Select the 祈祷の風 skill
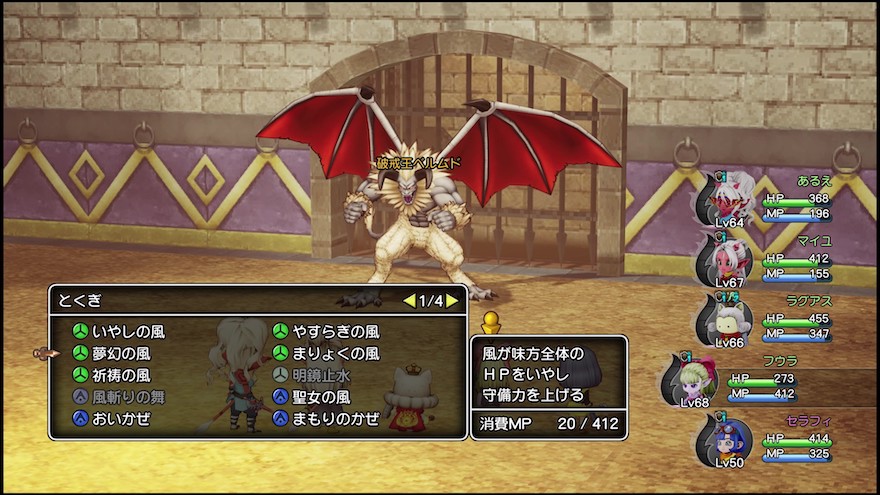Image resolution: width=880 pixels, height=495 pixels. pos(121,375)
